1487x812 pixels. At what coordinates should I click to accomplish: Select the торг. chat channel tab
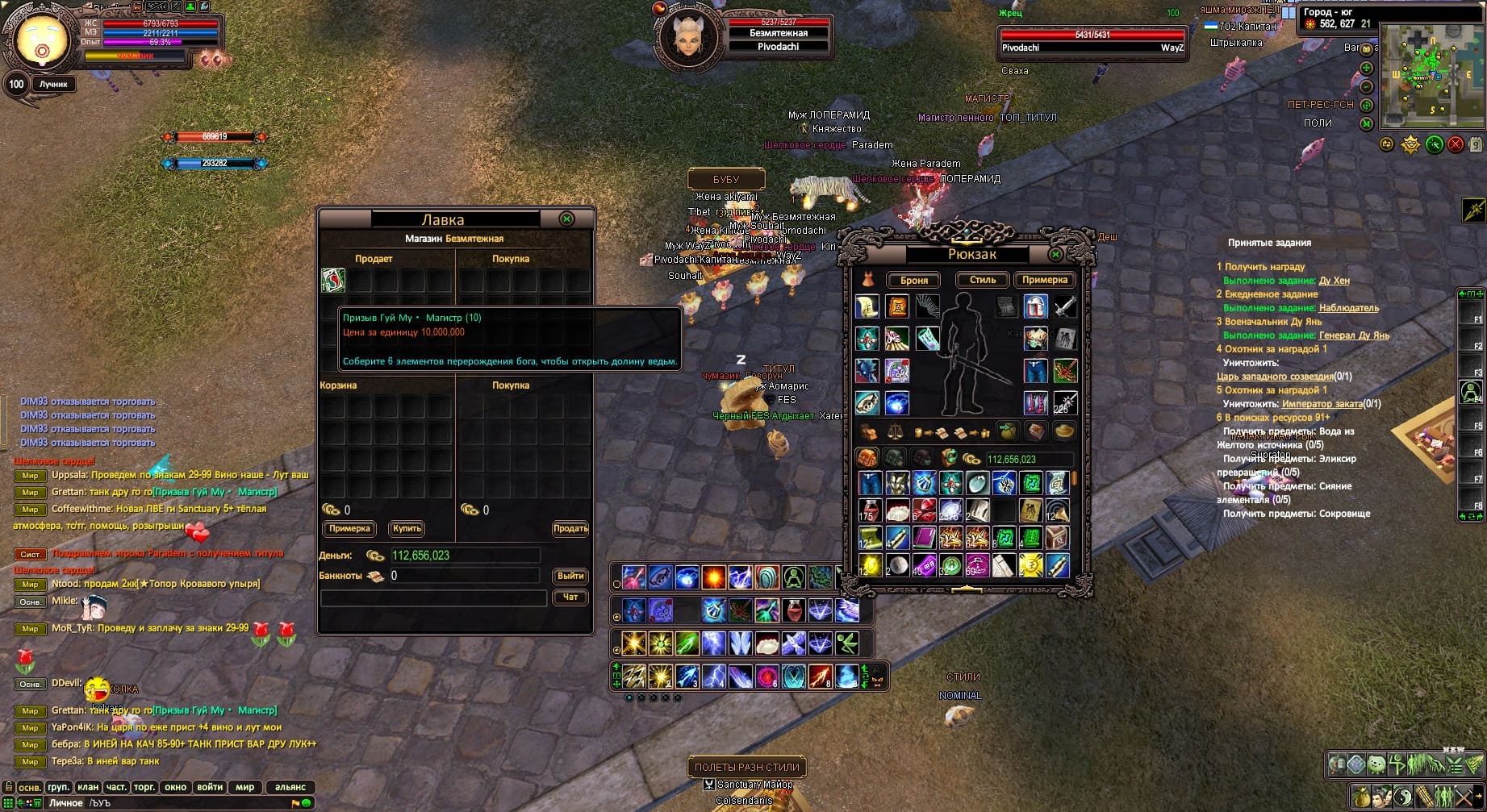tap(144, 787)
